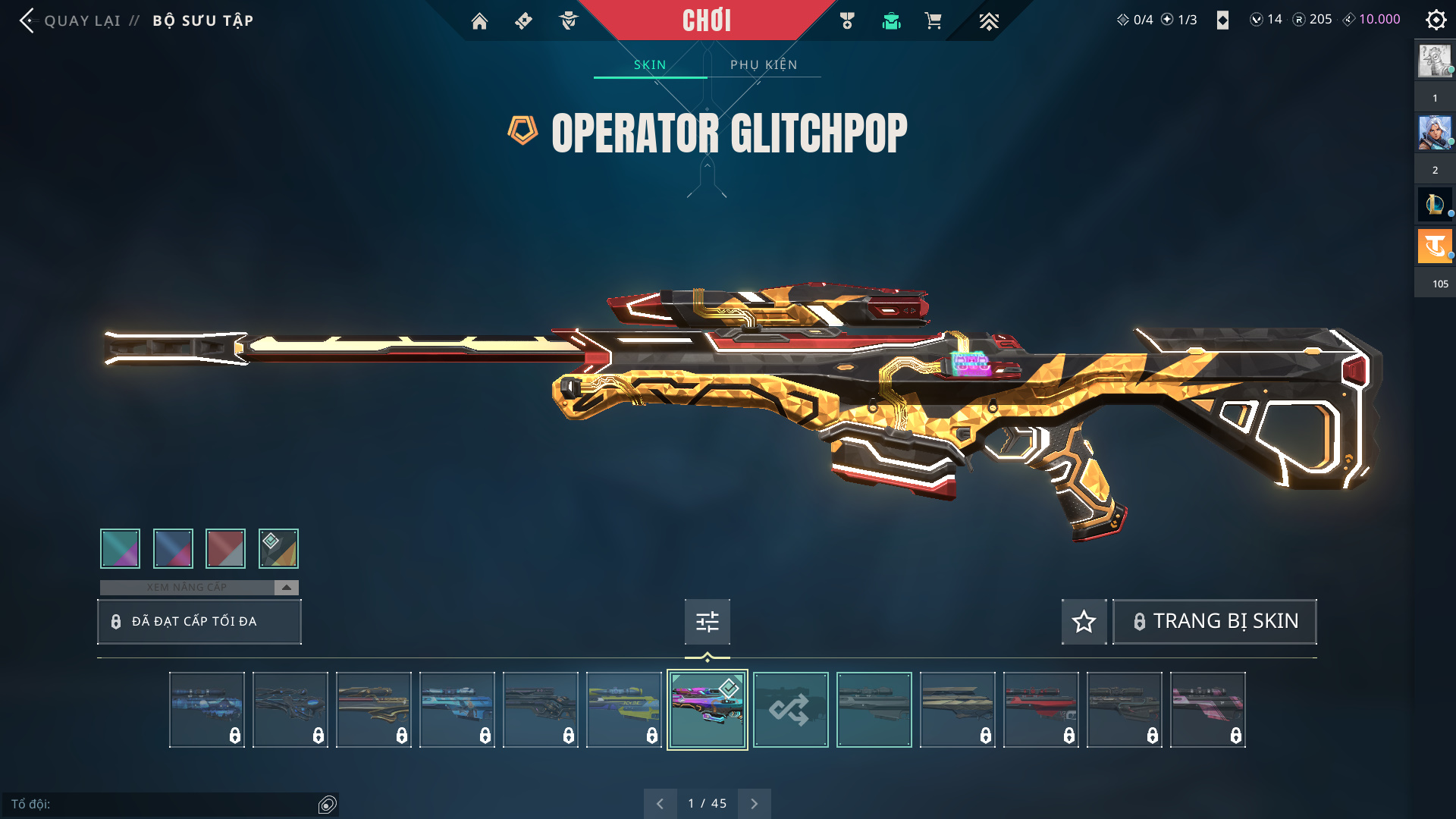Open the home screen icon

(x=479, y=21)
